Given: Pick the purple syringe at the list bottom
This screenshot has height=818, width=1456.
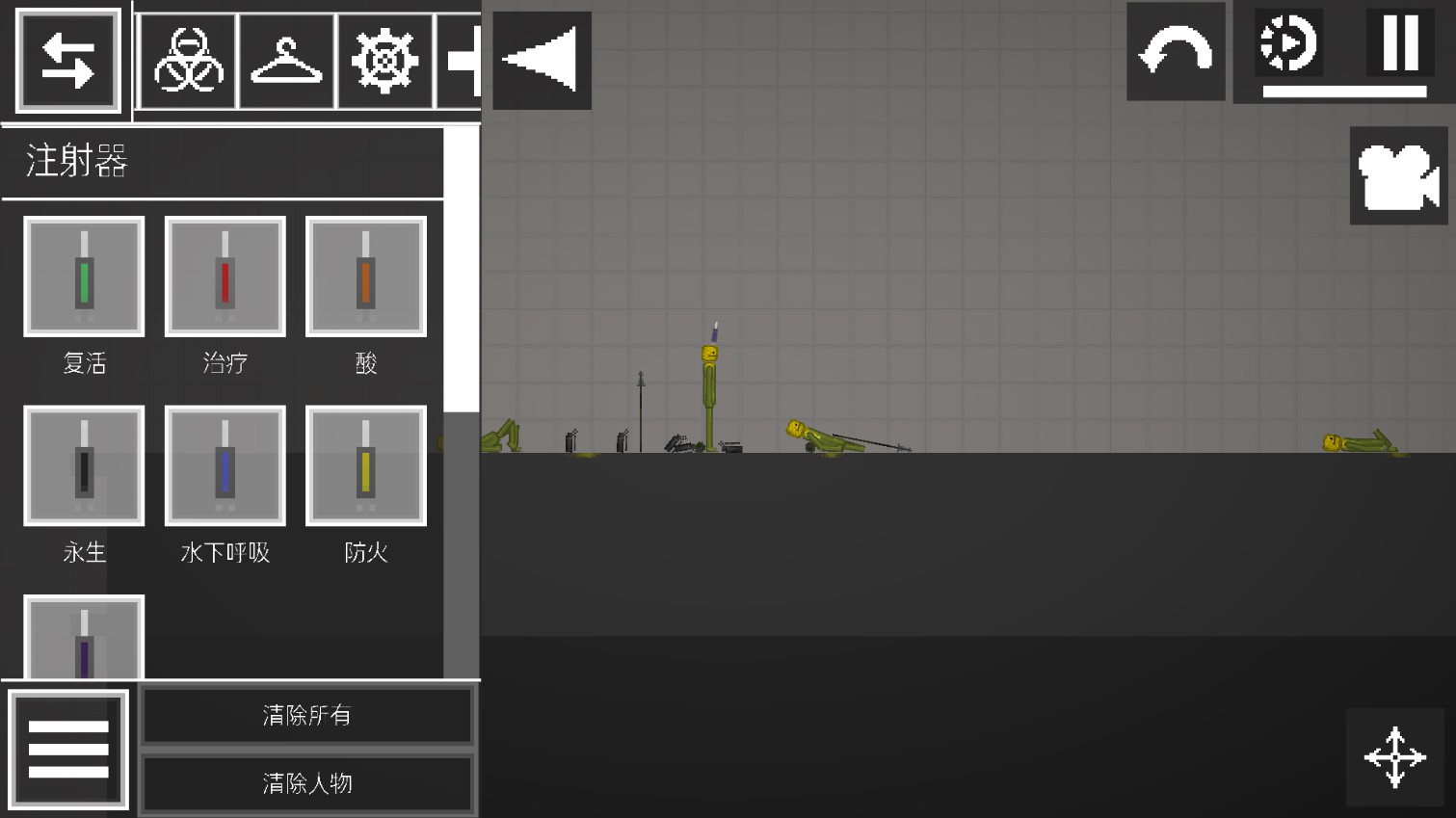Looking at the screenshot, I should (x=84, y=638).
